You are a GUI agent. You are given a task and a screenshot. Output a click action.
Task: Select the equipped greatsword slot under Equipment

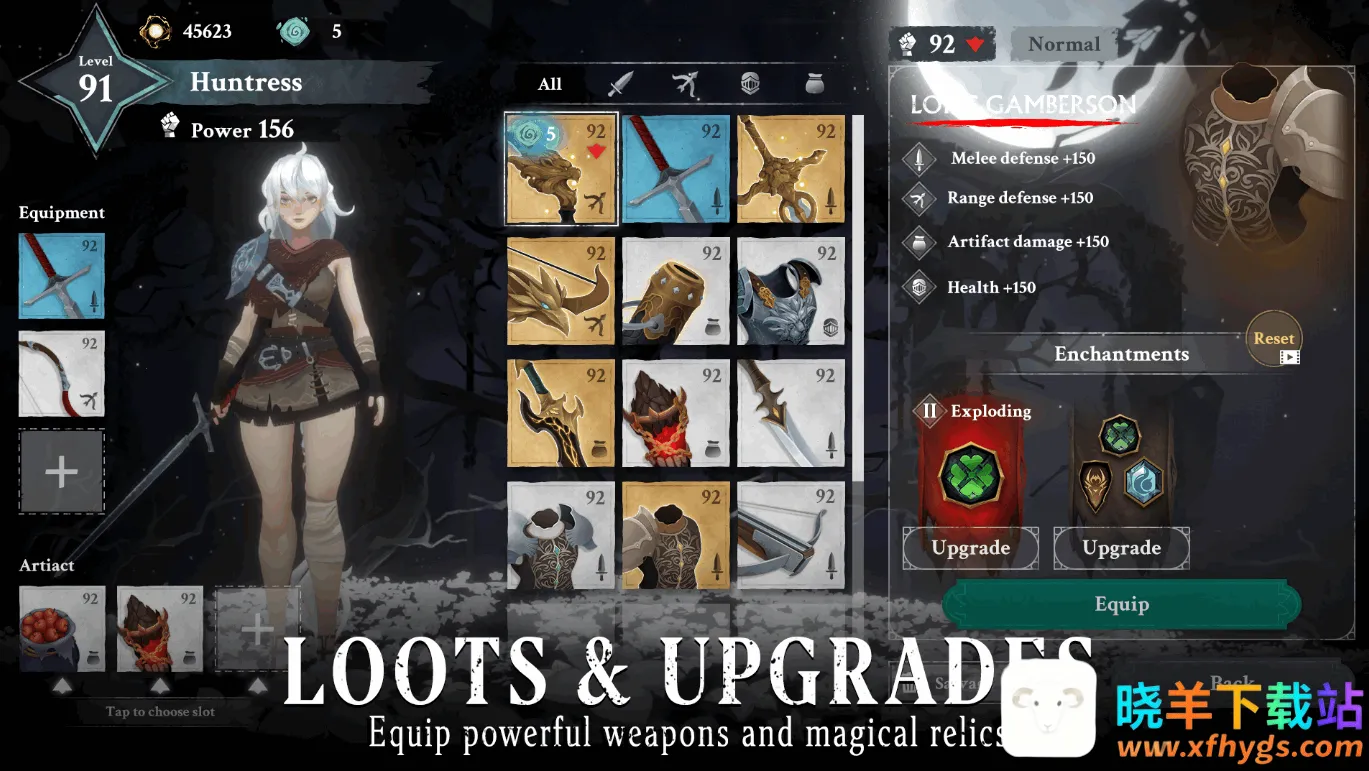pos(61,276)
